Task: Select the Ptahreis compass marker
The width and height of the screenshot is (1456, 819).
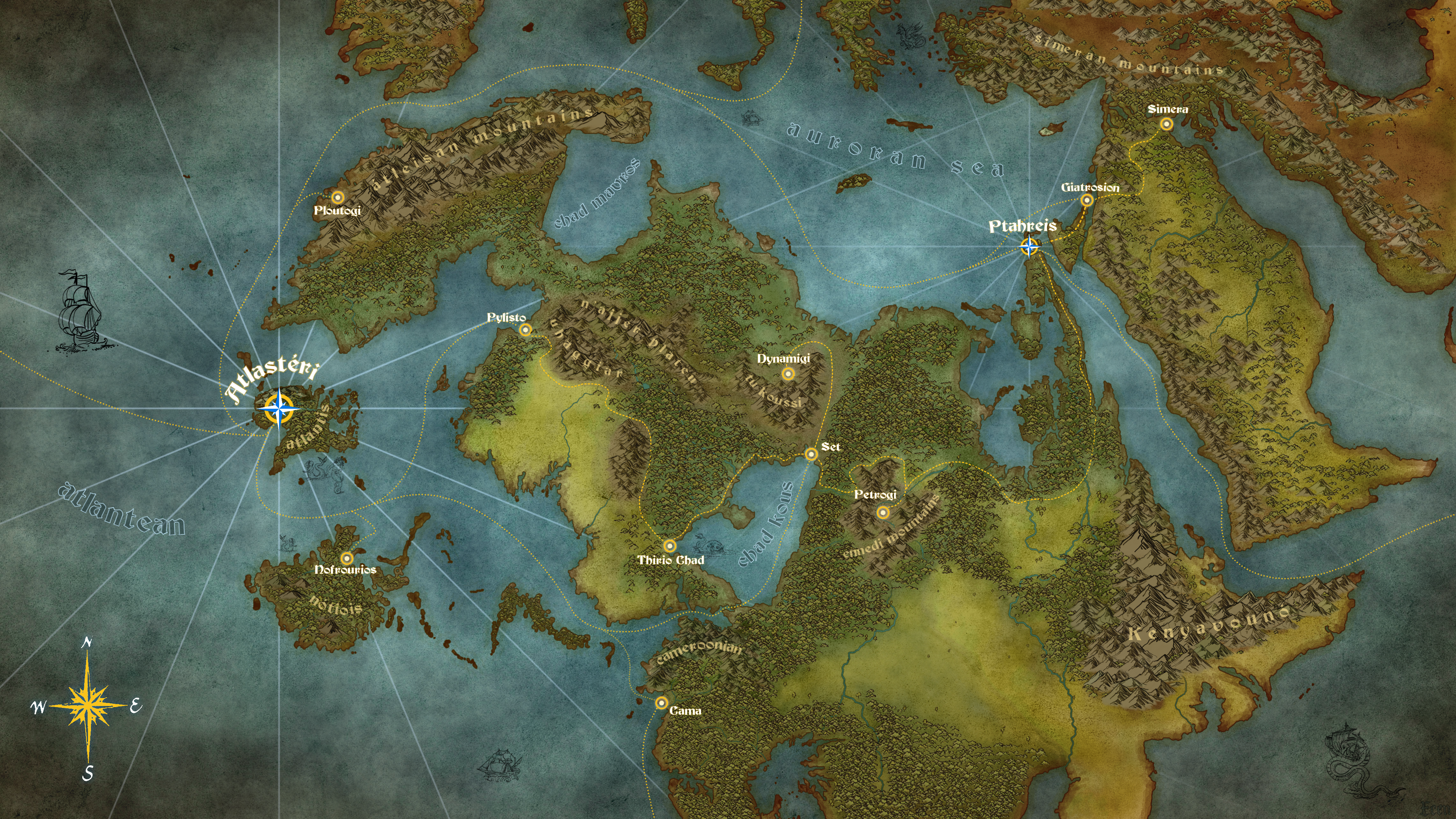Action: point(1029,246)
